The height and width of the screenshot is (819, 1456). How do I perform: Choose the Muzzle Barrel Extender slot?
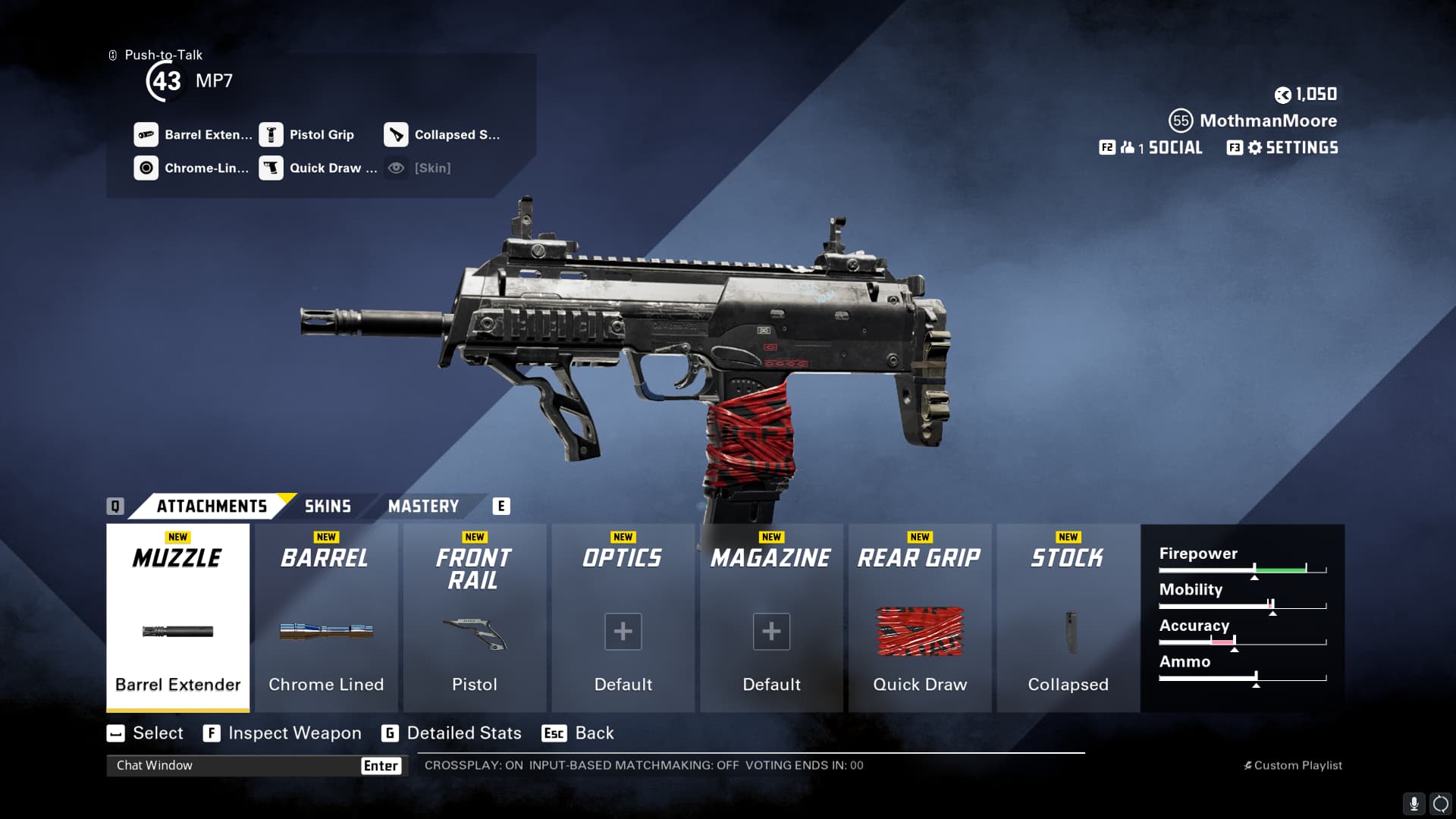pos(178,618)
